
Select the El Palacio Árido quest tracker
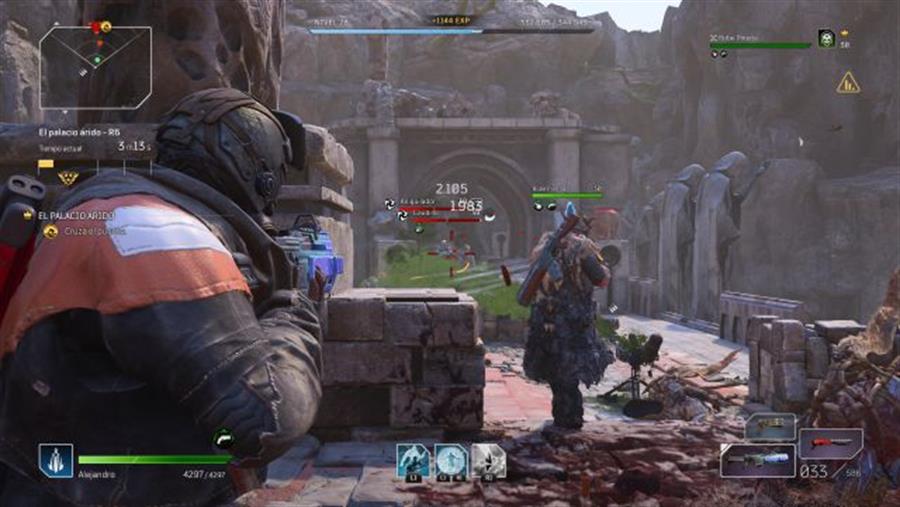76,215
